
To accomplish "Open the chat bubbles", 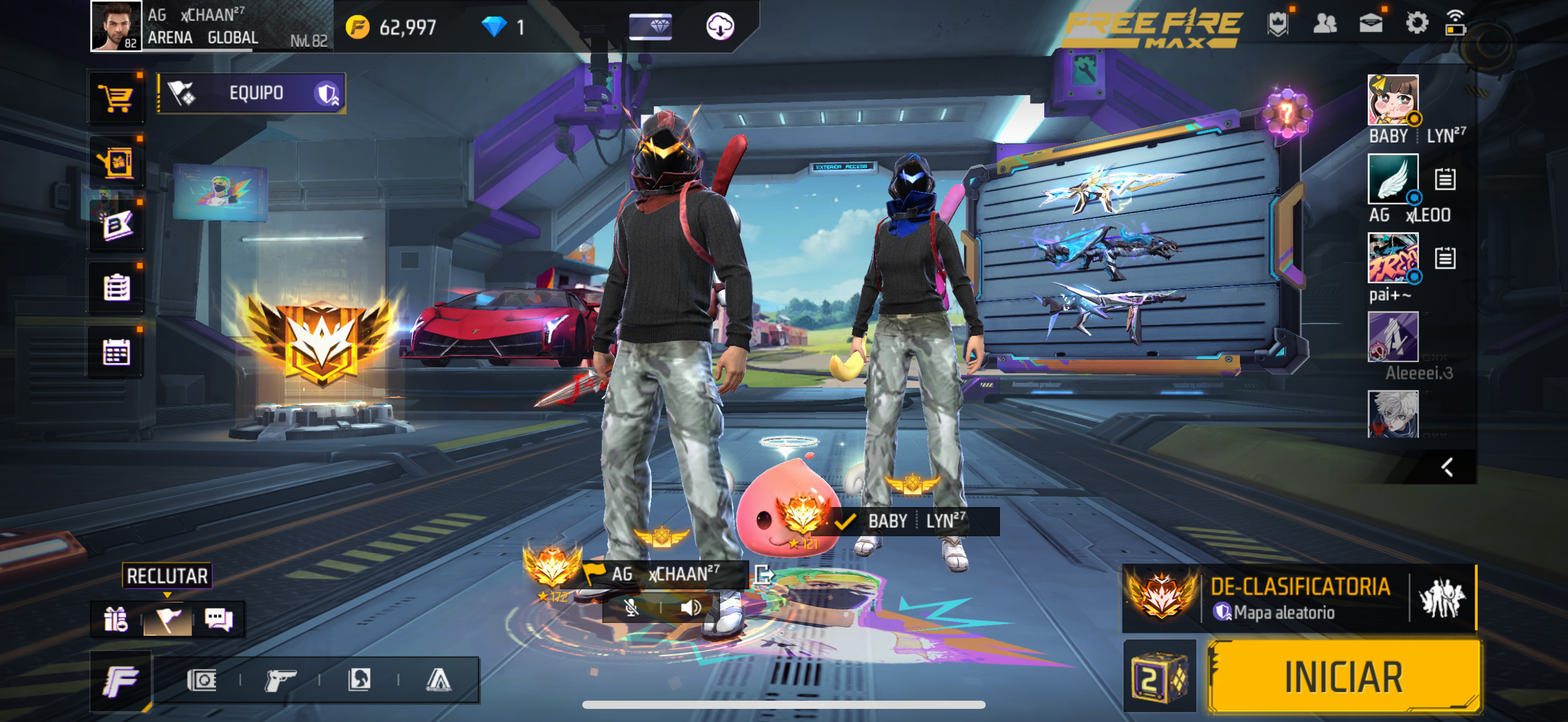I will pos(218,619).
